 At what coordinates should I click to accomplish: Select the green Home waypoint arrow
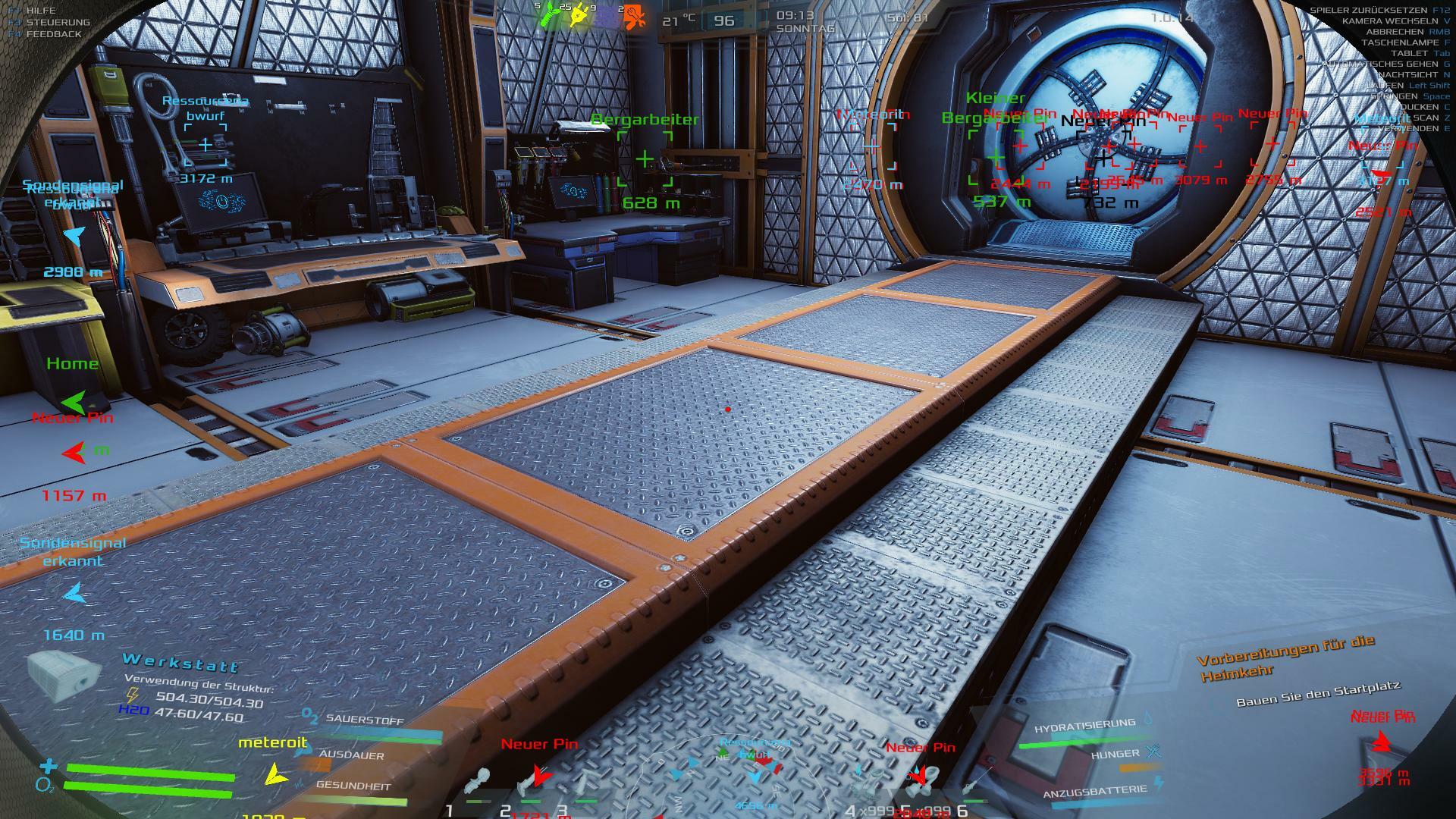pos(74,402)
